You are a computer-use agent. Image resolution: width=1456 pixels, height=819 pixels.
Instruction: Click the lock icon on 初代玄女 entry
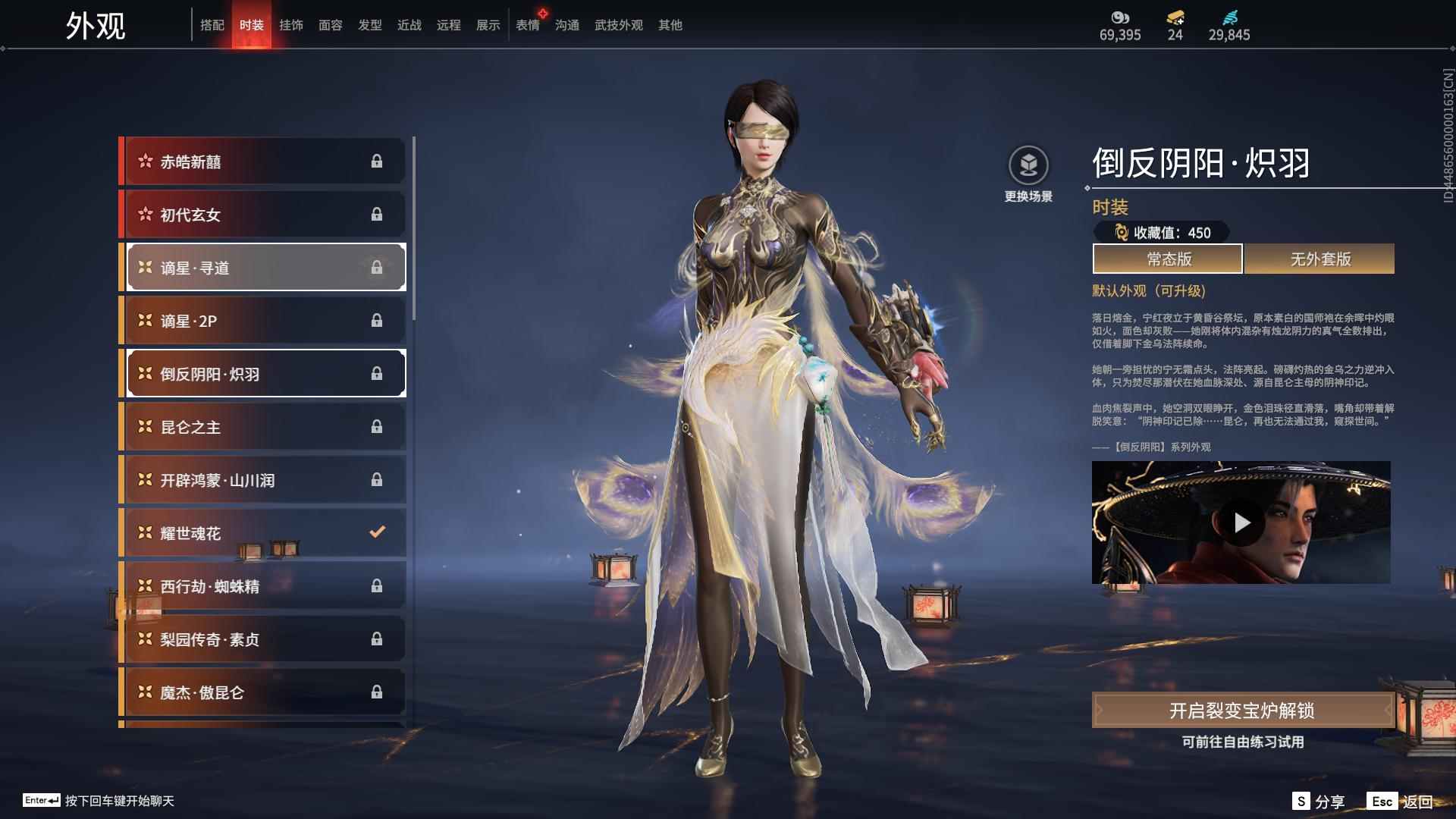point(377,214)
